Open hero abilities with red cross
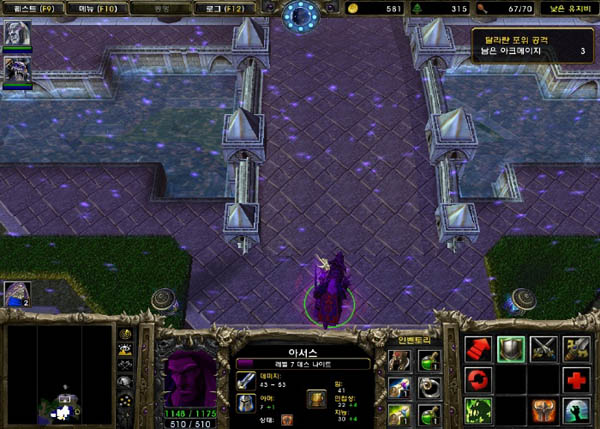600x429 pixels. pos(575,380)
